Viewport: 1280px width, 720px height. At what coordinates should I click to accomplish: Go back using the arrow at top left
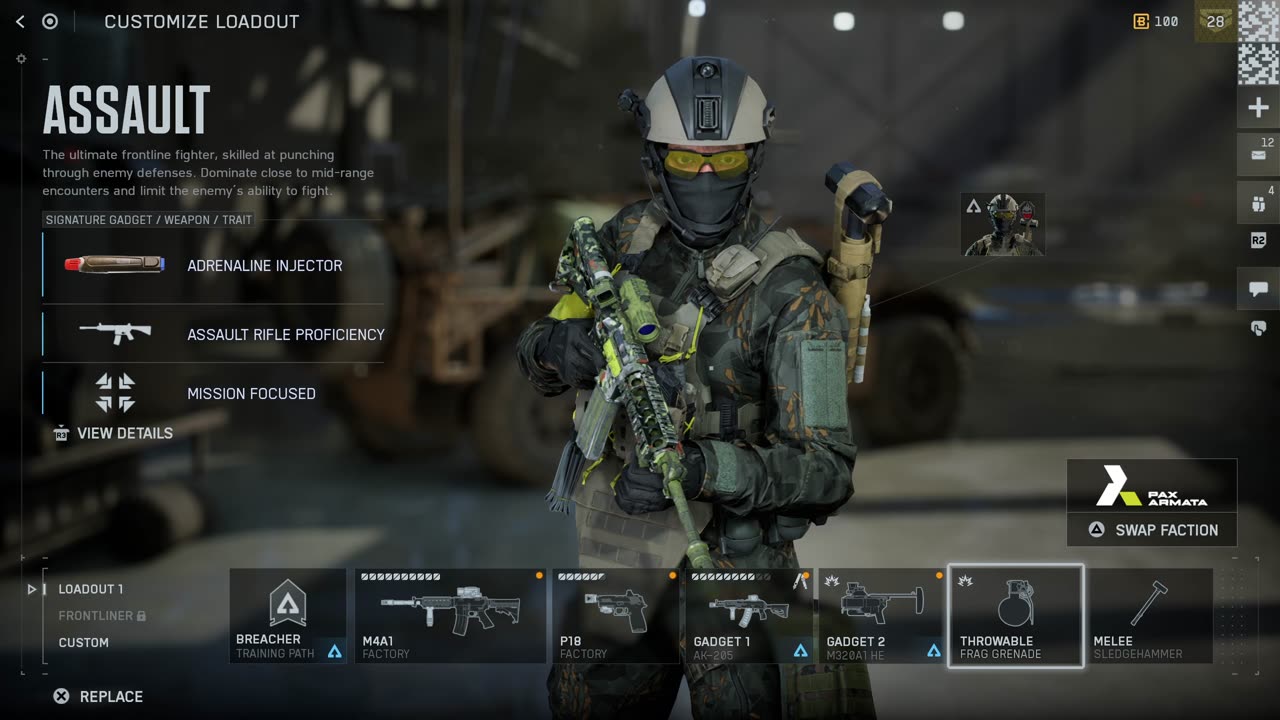click(20, 21)
